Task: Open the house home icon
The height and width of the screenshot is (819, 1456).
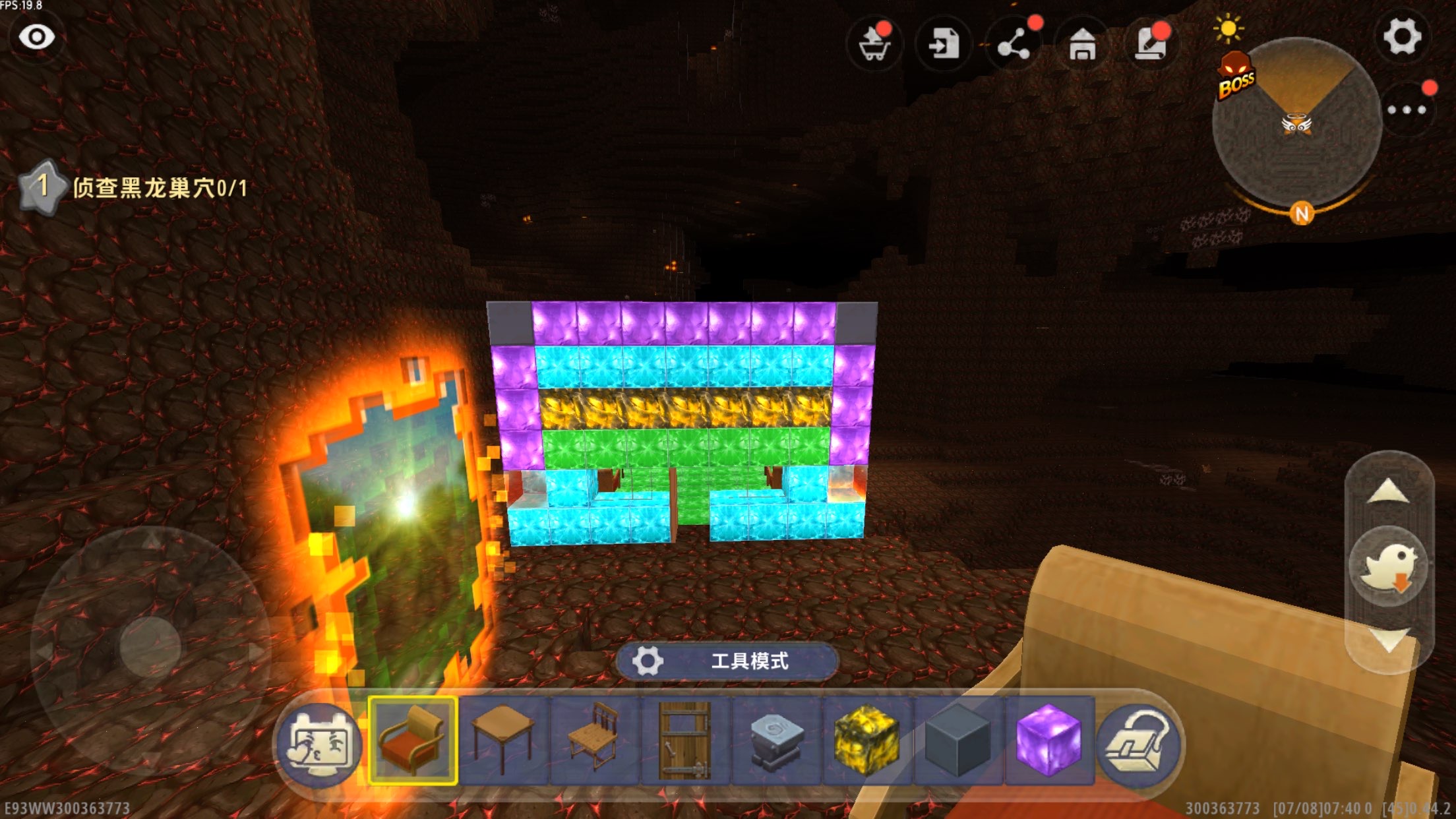Action: point(1082,45)
